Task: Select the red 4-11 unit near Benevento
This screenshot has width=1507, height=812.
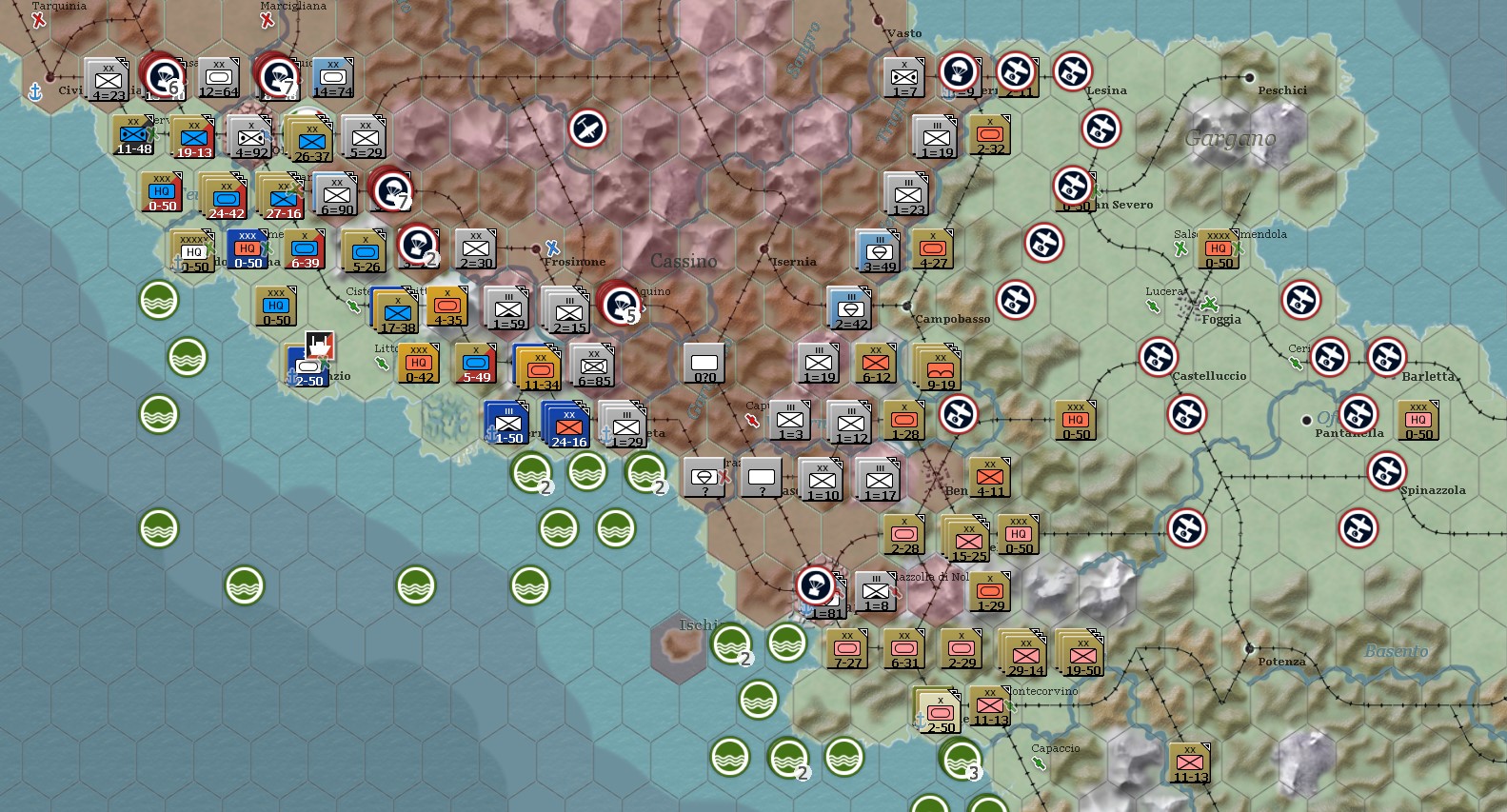Action: click(989, 478)
